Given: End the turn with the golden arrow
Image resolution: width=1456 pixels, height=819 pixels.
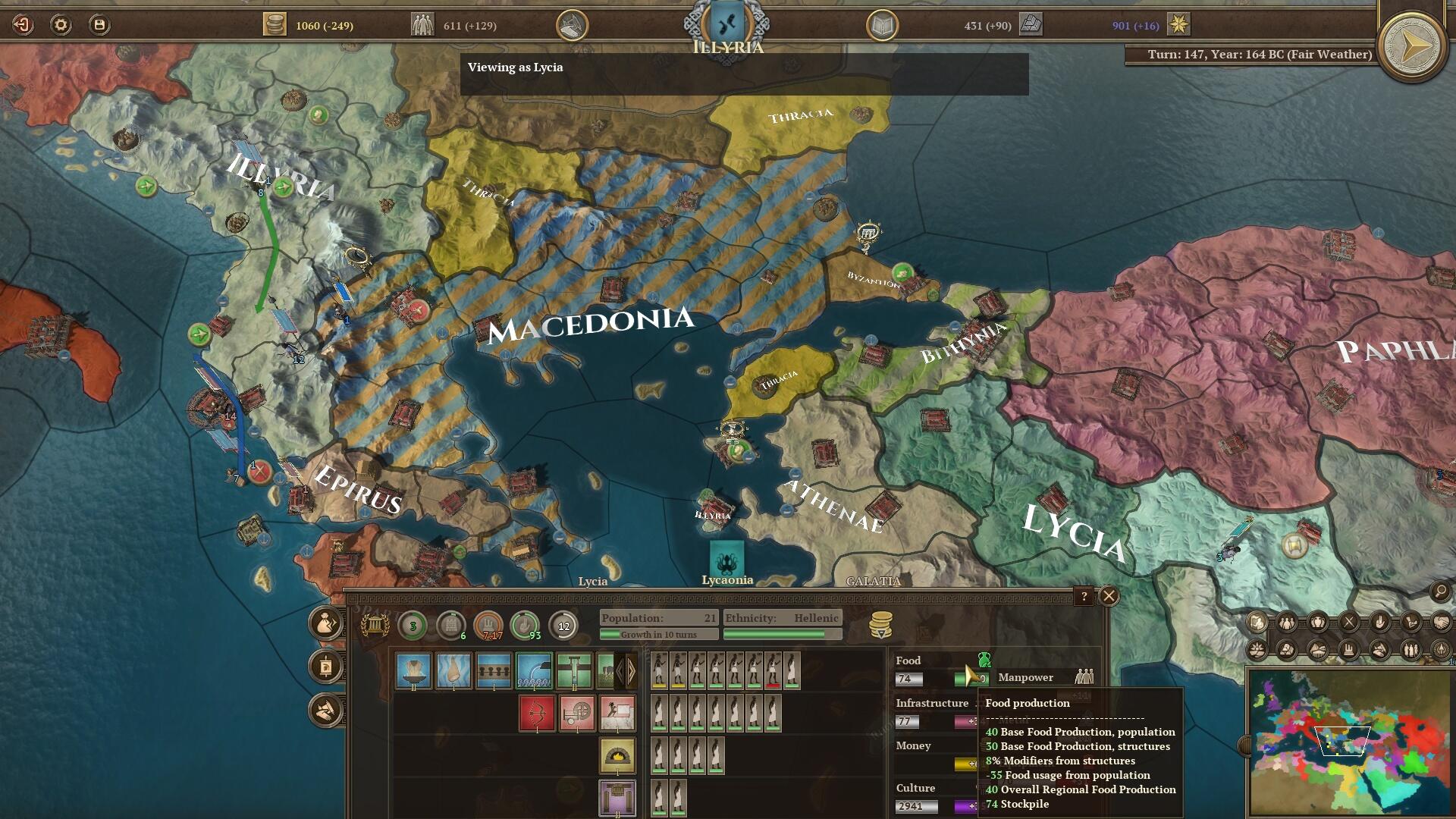Looking at the screenshot, I should 1412,47.
